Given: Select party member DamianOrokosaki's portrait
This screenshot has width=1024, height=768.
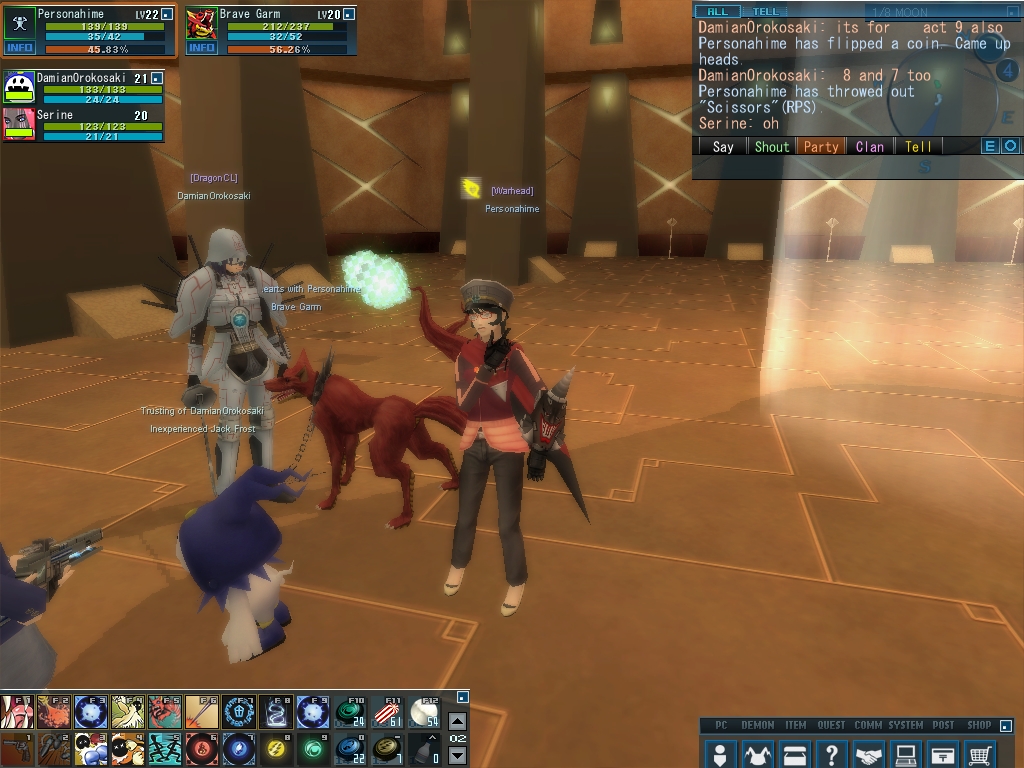Looking at the screenshot, I should 19,87.
